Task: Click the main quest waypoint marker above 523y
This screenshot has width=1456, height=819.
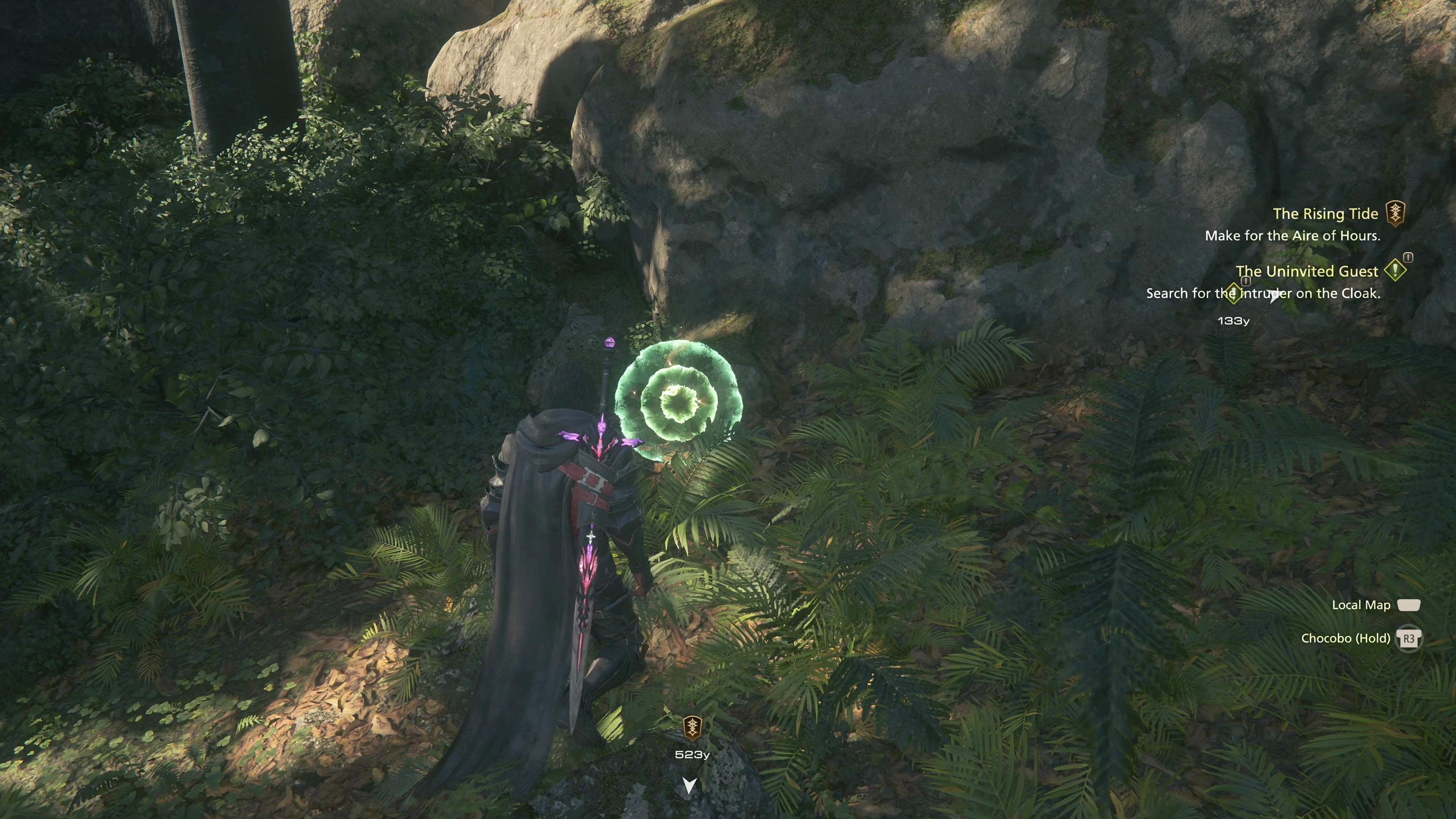Action: (x=692, y=728)
